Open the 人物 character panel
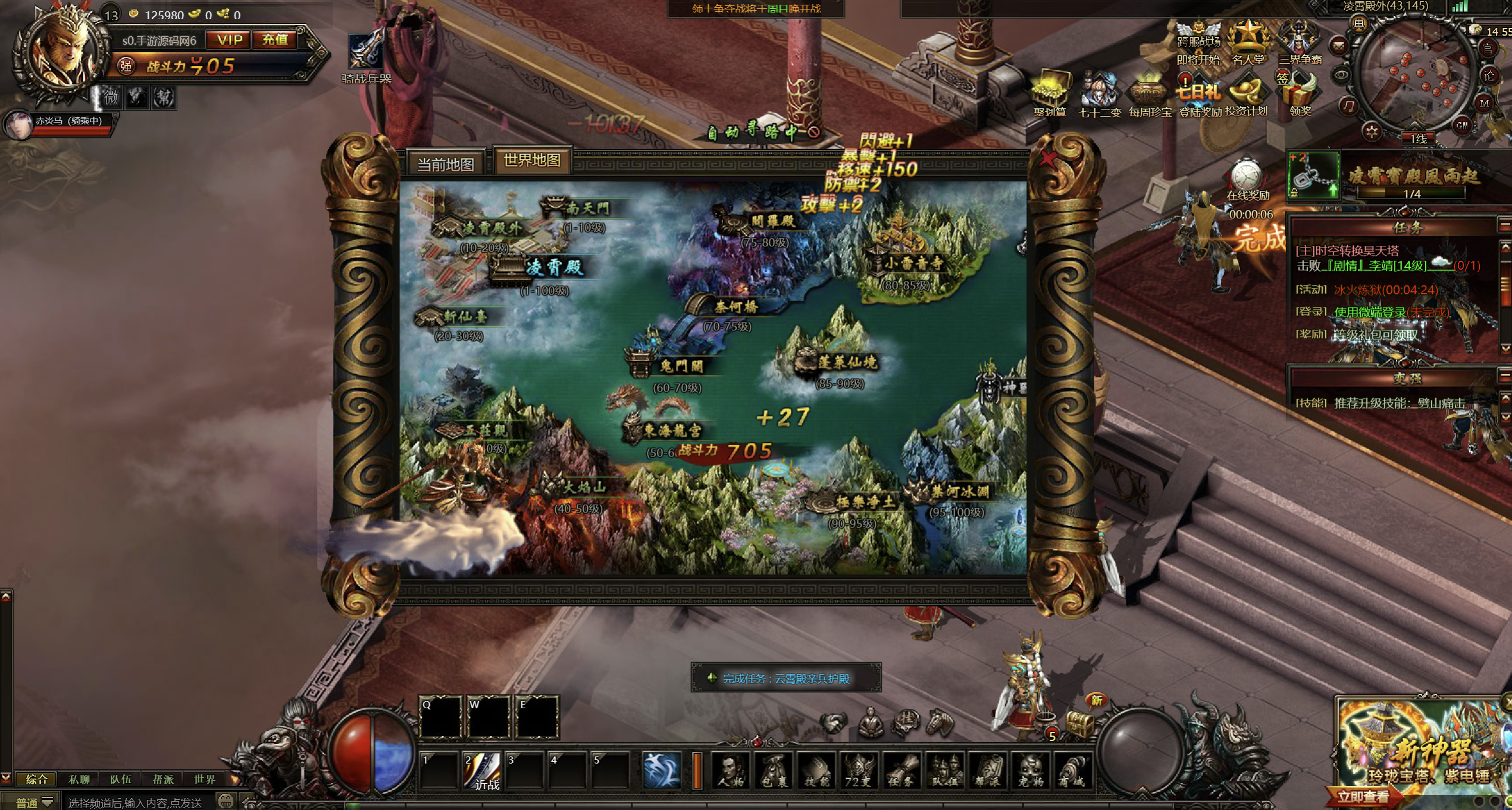This screenshot has height=810, width=1512. pos(731,771)
